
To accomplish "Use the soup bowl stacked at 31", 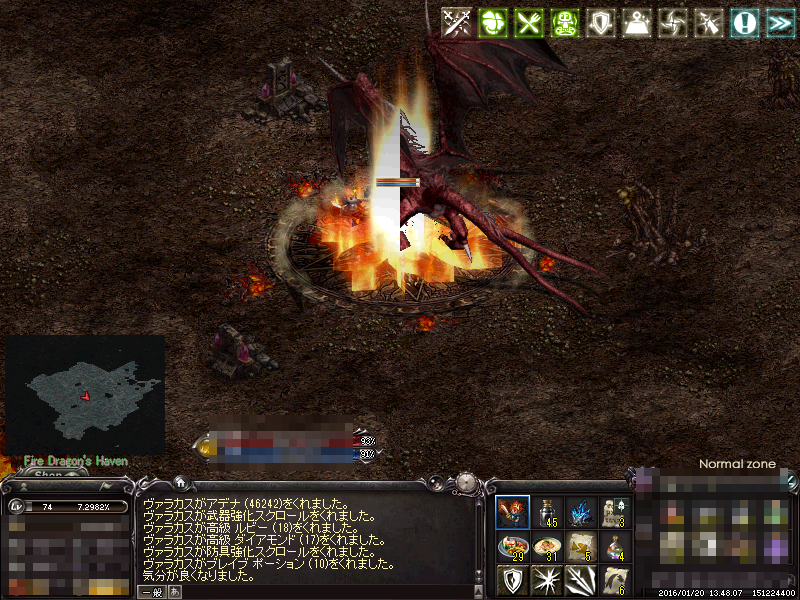I will click(547, 546).
